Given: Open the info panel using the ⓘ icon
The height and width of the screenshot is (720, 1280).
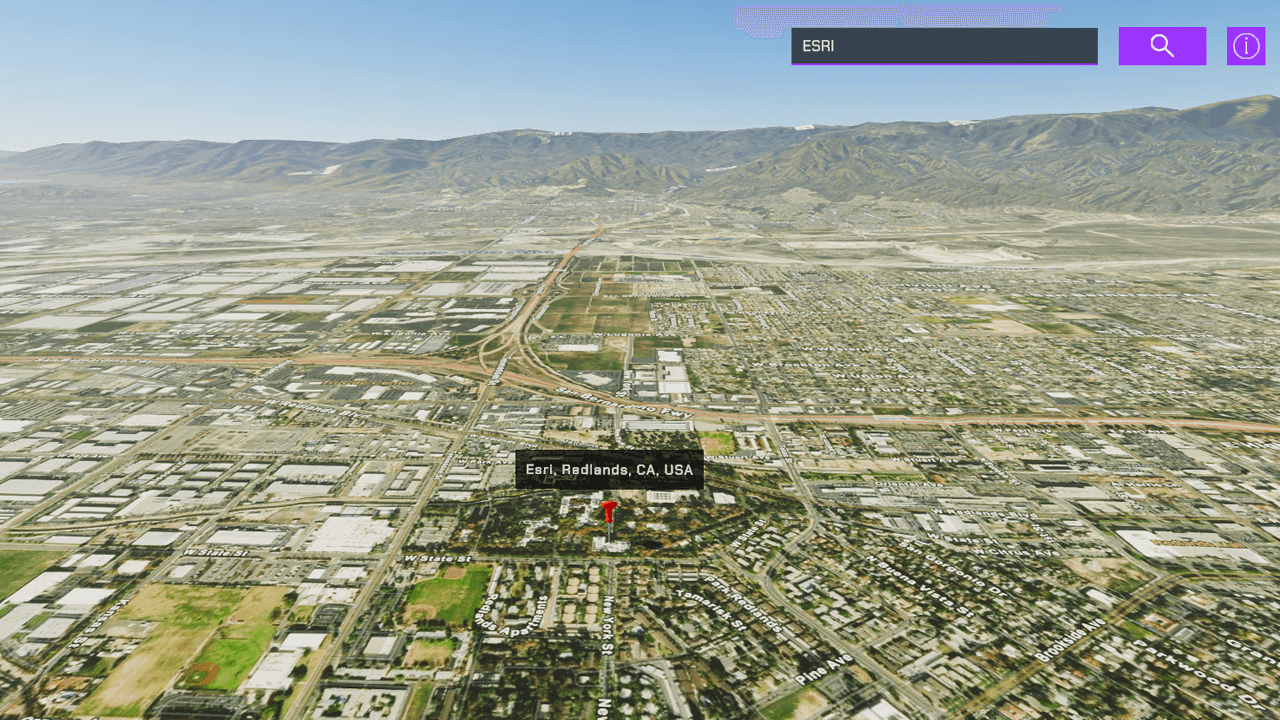Looking at the screenshot, I should pyautogui.click(x=1245, y=45).
